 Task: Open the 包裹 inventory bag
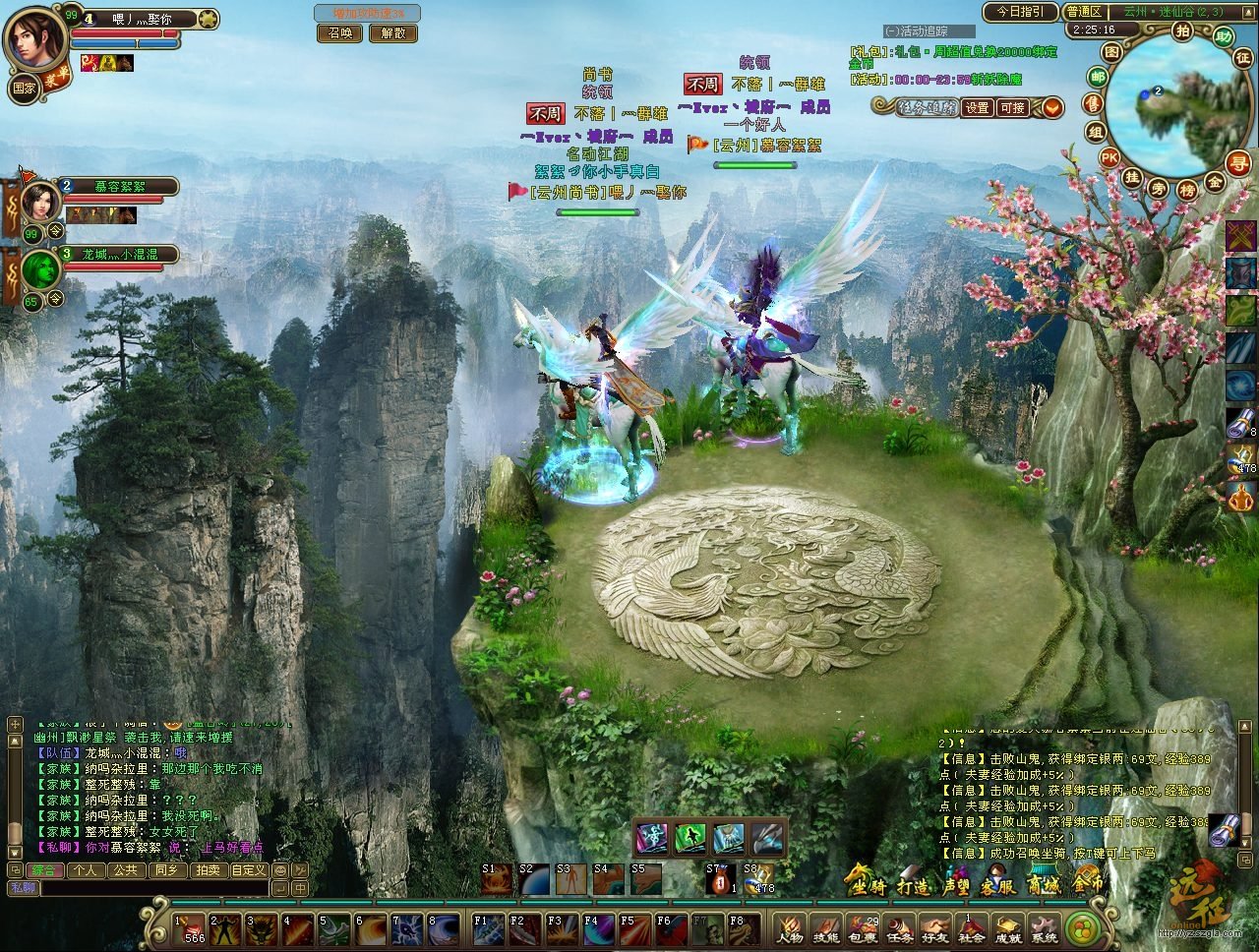tap(863, 927)
